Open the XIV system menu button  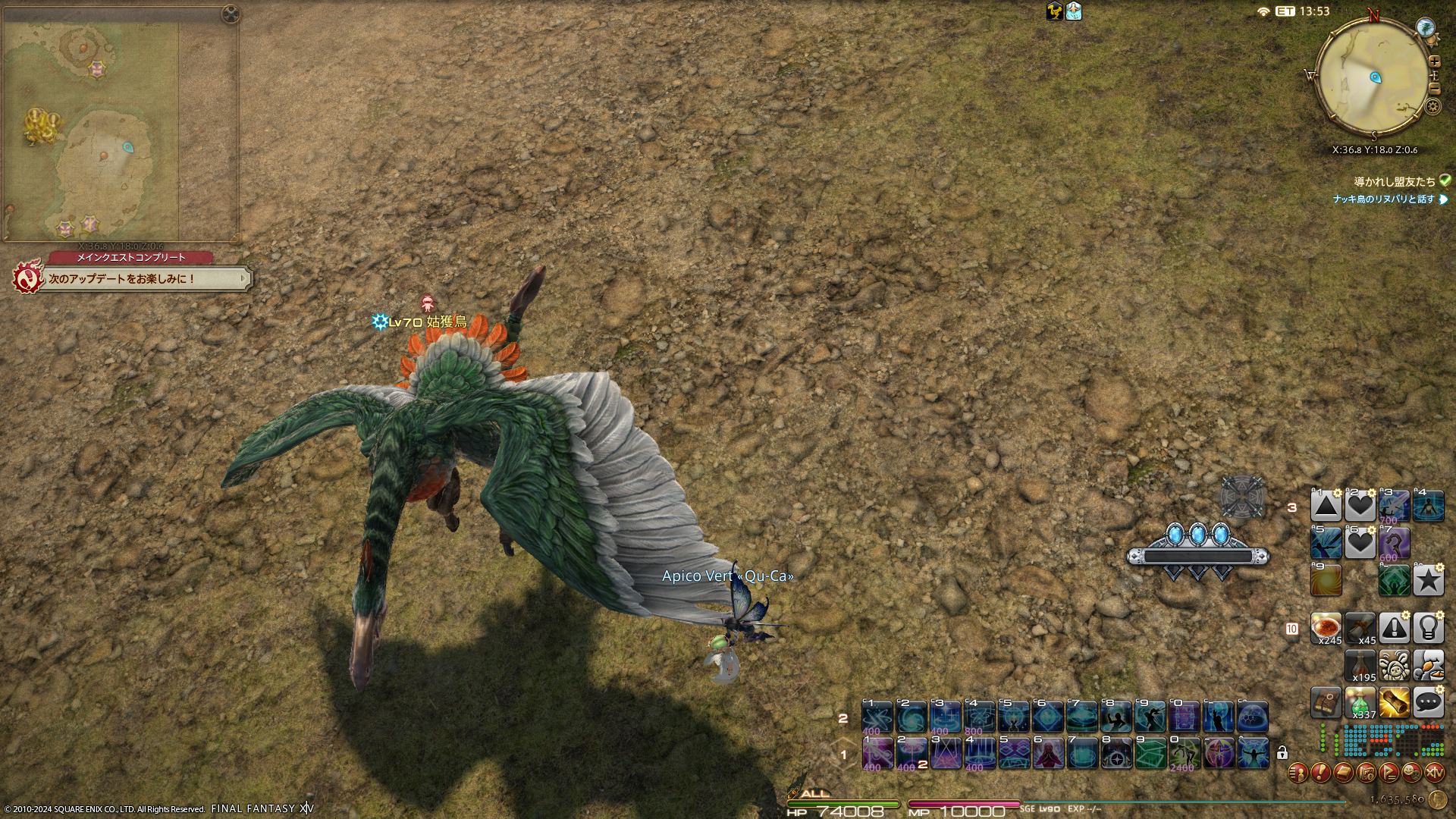point(1434,773)
